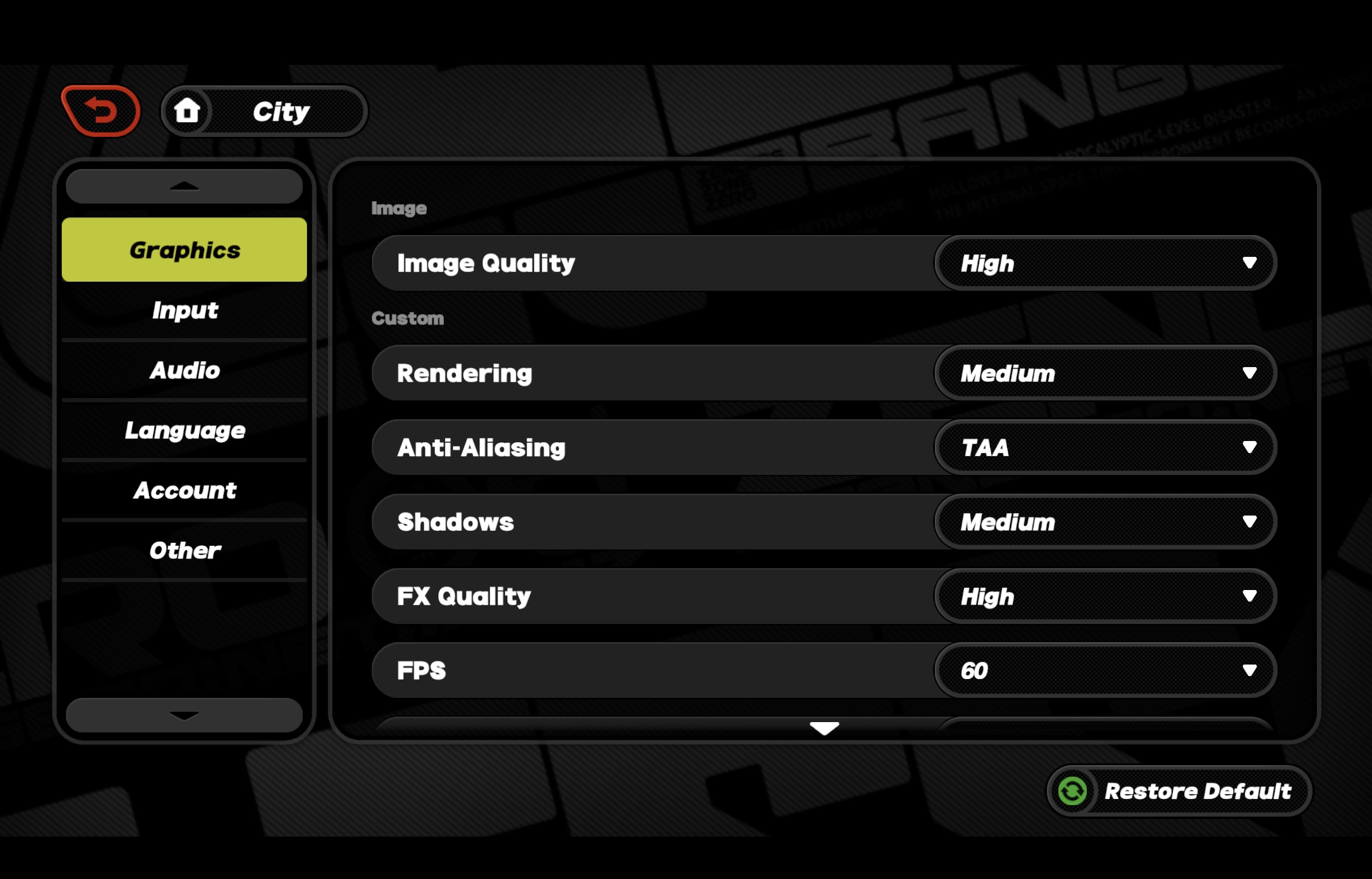This screenshot has width=1372, height=879.
Task: Click the down arrow below Other
Action: (183, 715)
